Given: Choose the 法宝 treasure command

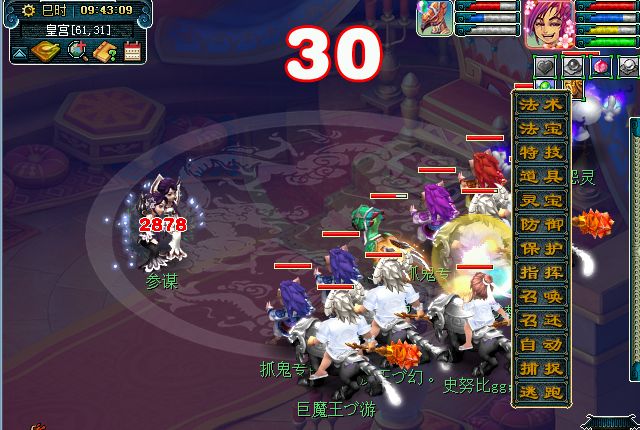Looking at the screenshot, I should click(x=541, y=129).
